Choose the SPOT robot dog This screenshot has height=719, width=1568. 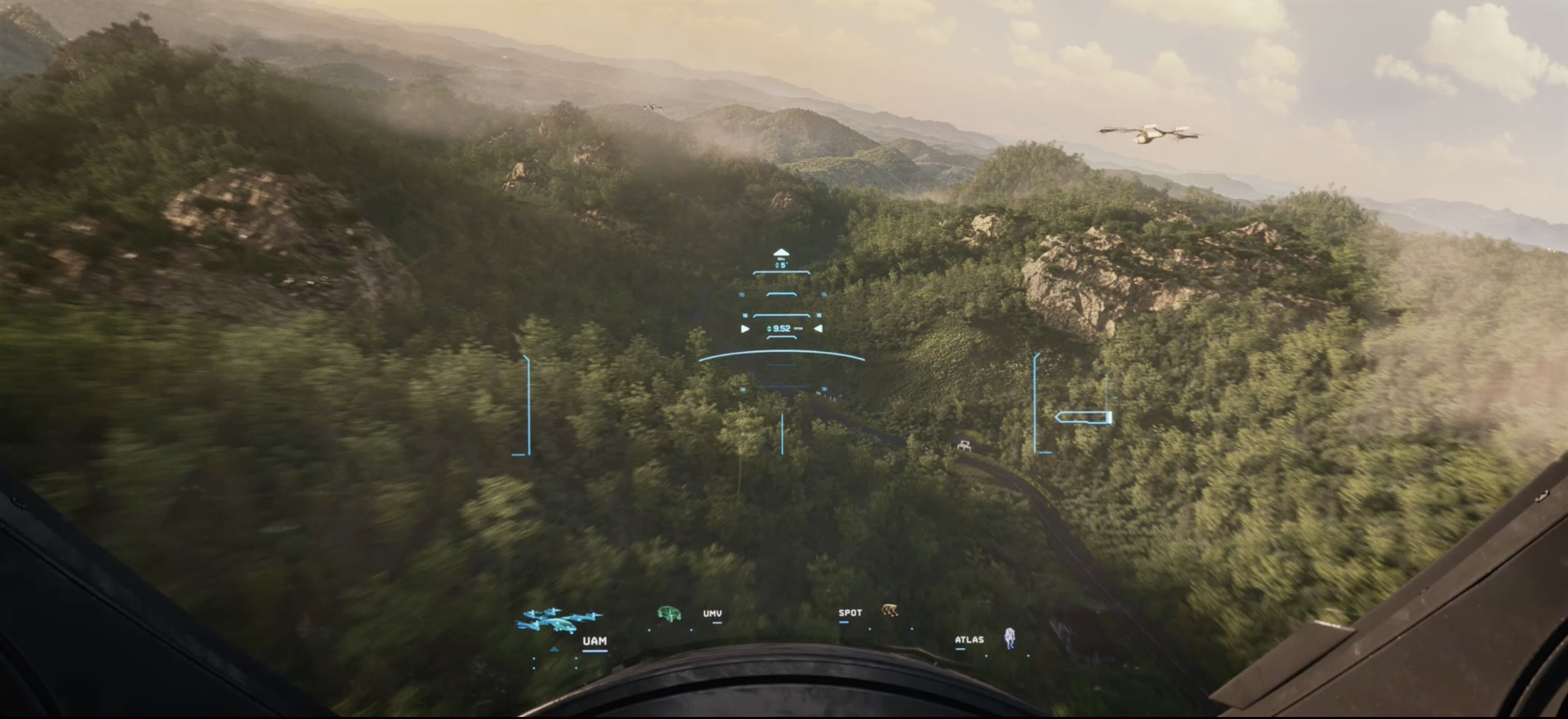(x=889, y=611)
